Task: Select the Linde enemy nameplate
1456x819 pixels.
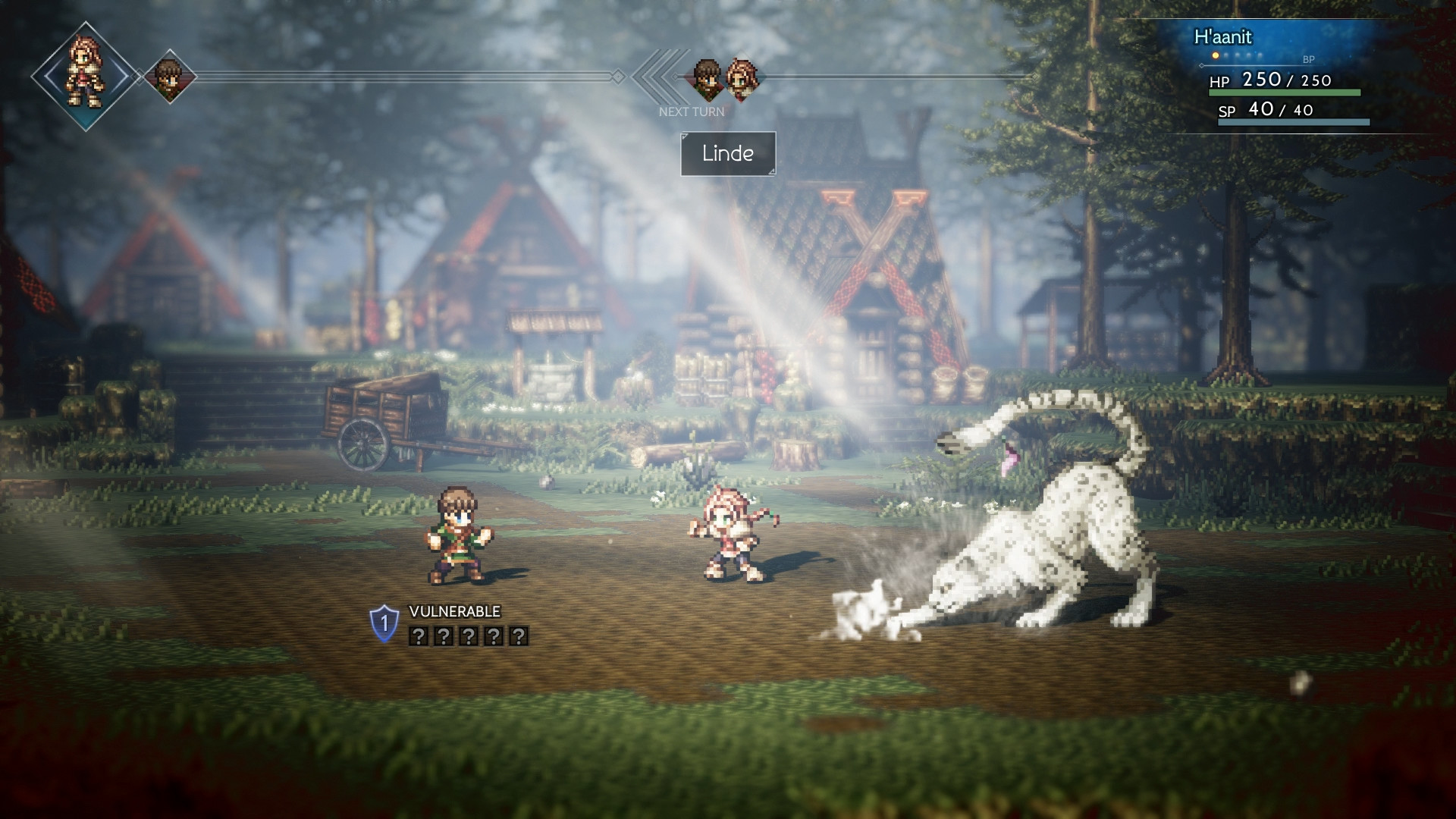Action: [727, 153]
